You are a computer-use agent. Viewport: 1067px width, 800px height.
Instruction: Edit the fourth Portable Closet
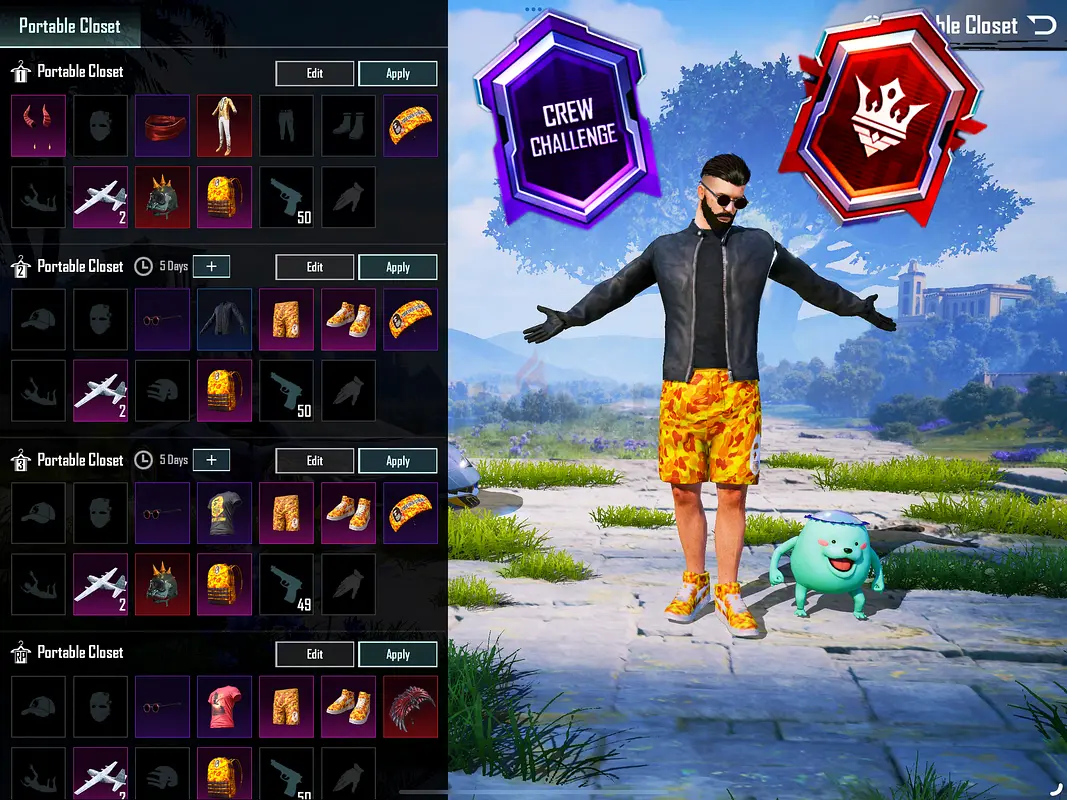314,654
